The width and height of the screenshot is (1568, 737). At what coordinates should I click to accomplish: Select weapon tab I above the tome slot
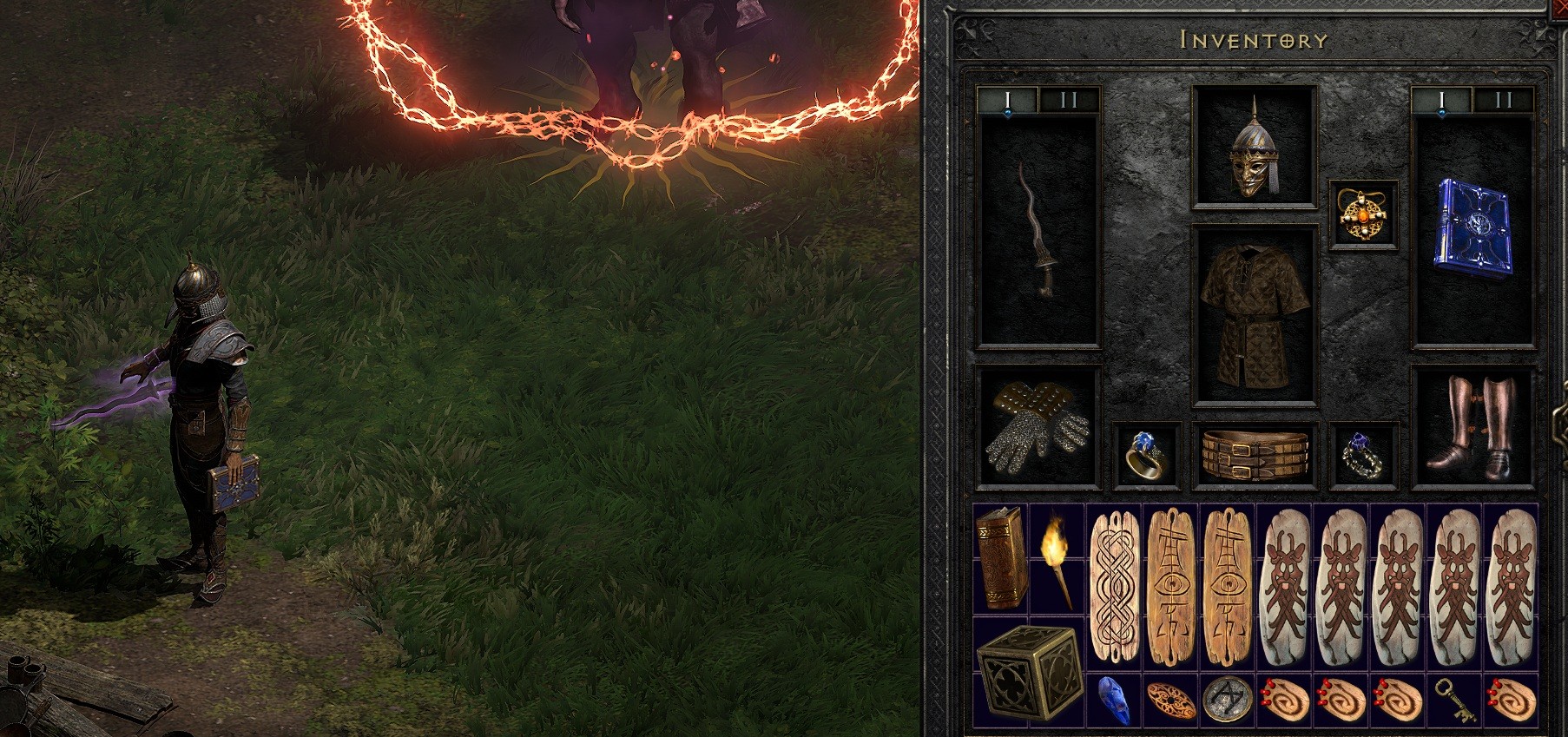coord(1440,99)
